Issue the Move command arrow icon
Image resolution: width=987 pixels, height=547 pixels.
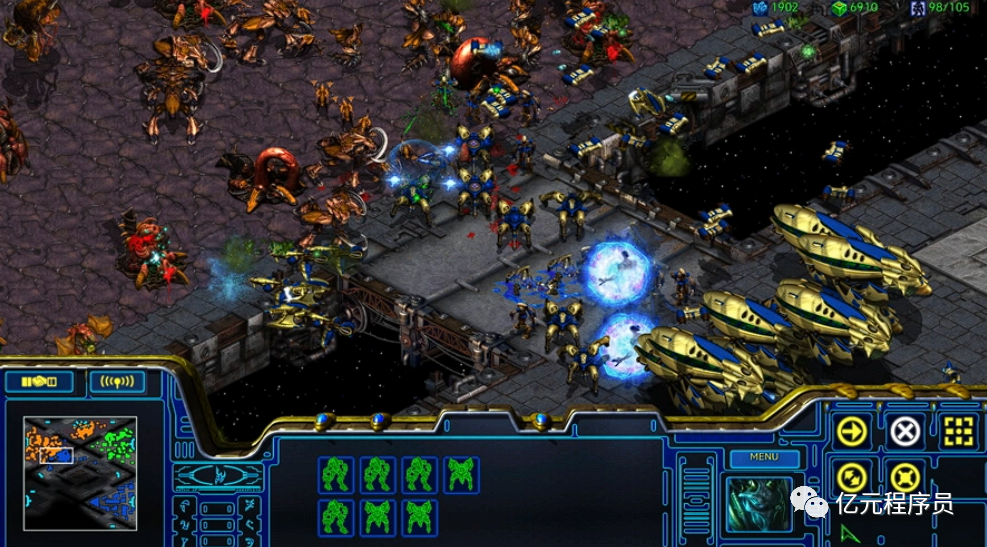(x=852, y=431)
